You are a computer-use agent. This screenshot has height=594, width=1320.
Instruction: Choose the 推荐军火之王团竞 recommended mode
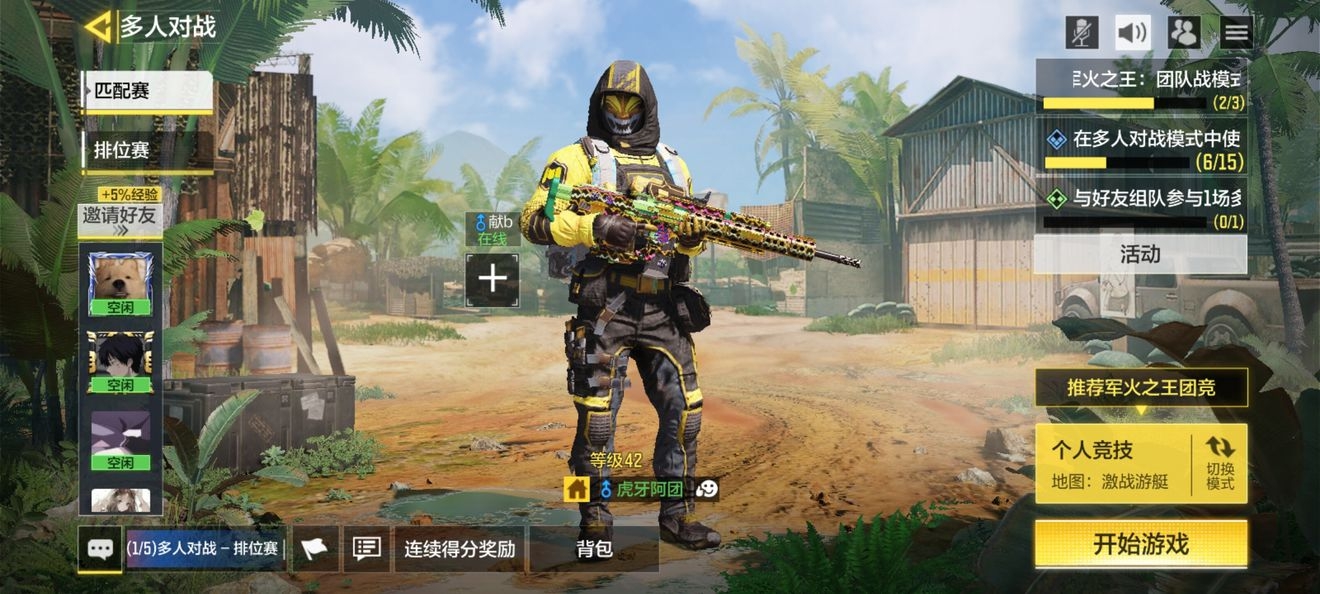[x=1141, y=387]
